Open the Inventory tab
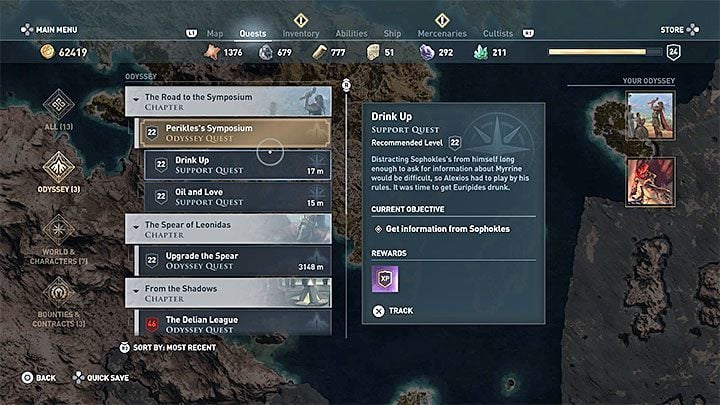 click(x=301, y=33)
